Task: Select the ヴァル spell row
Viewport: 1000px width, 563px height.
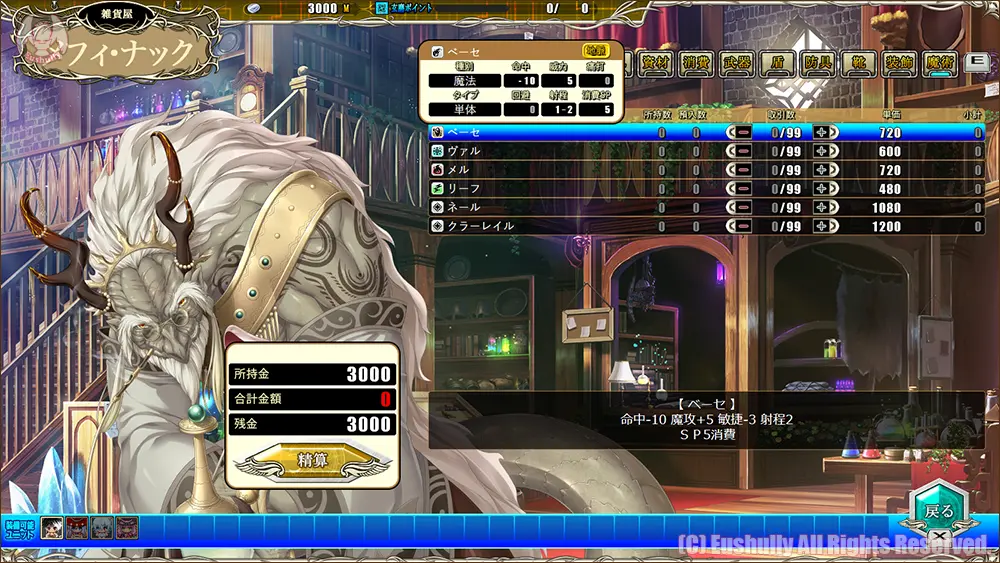Action: tap(540, 151)
